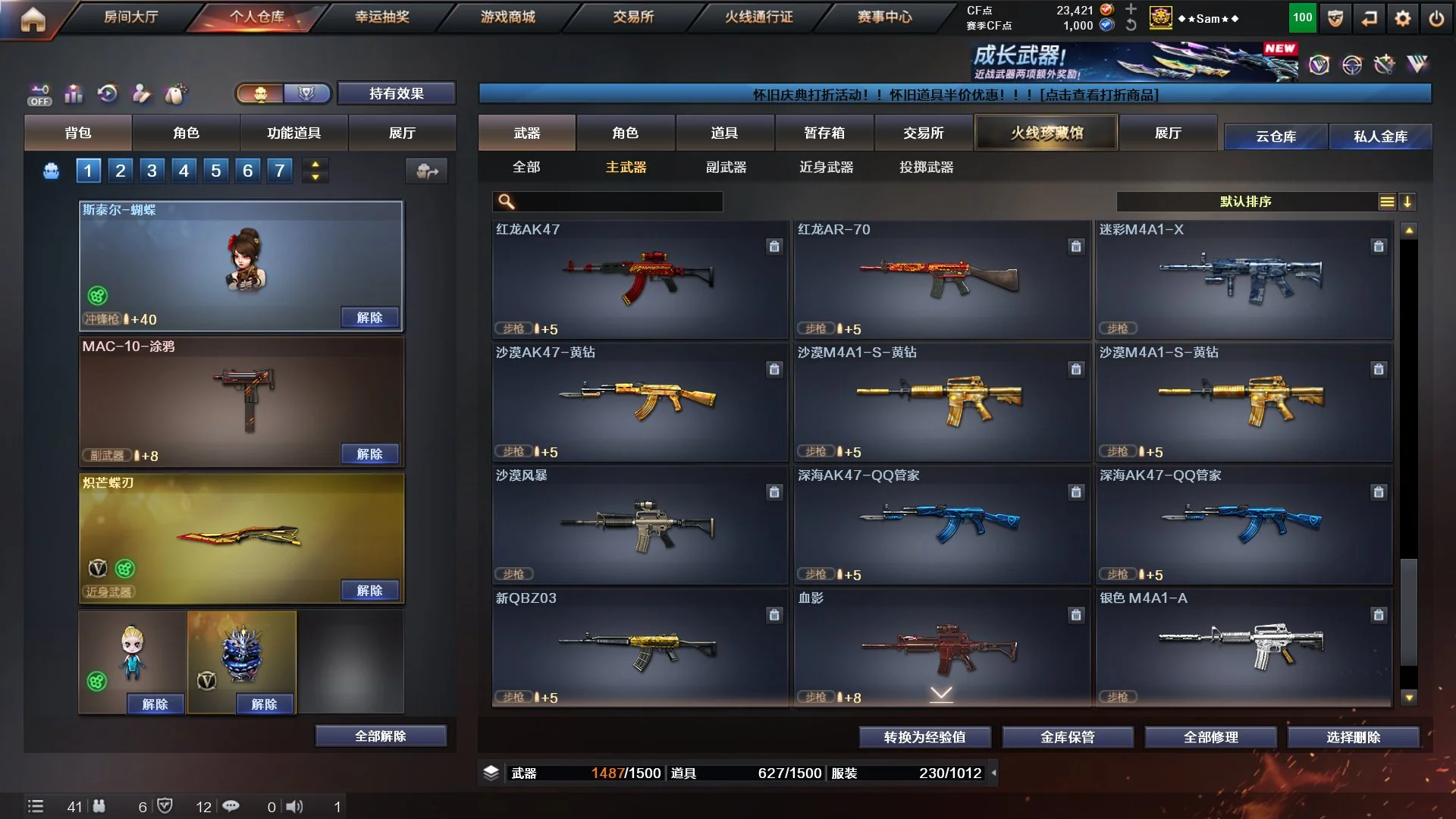Click the home icon button
This screenshot has height=819, width=1456.
click(33, 20)
